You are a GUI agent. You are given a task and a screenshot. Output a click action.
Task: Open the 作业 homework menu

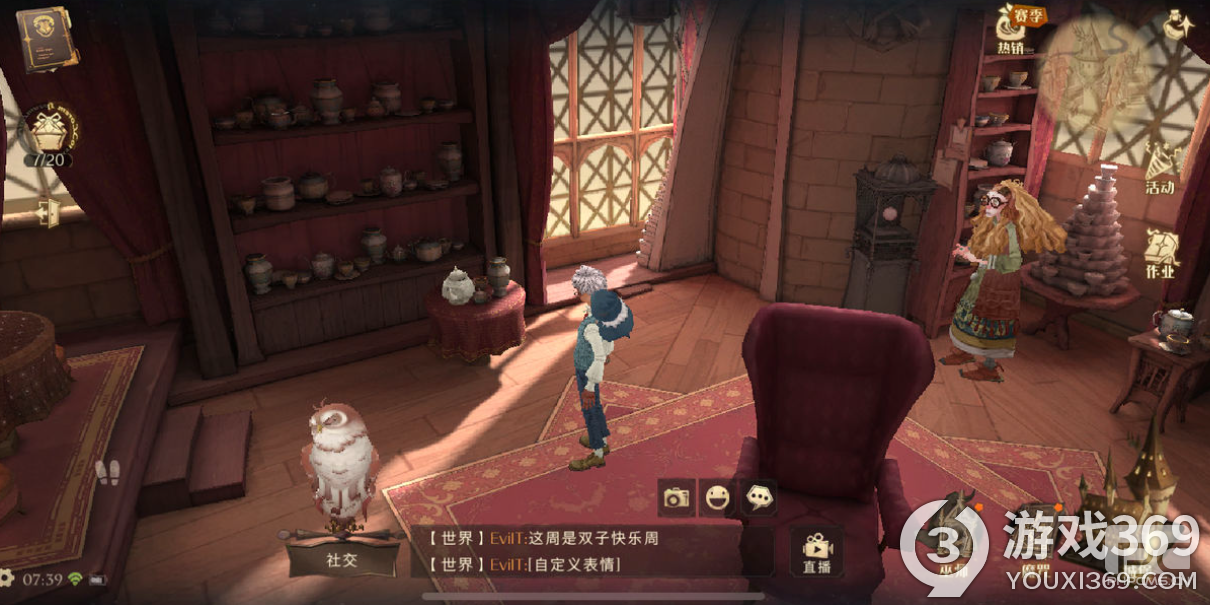point(1161,254)
